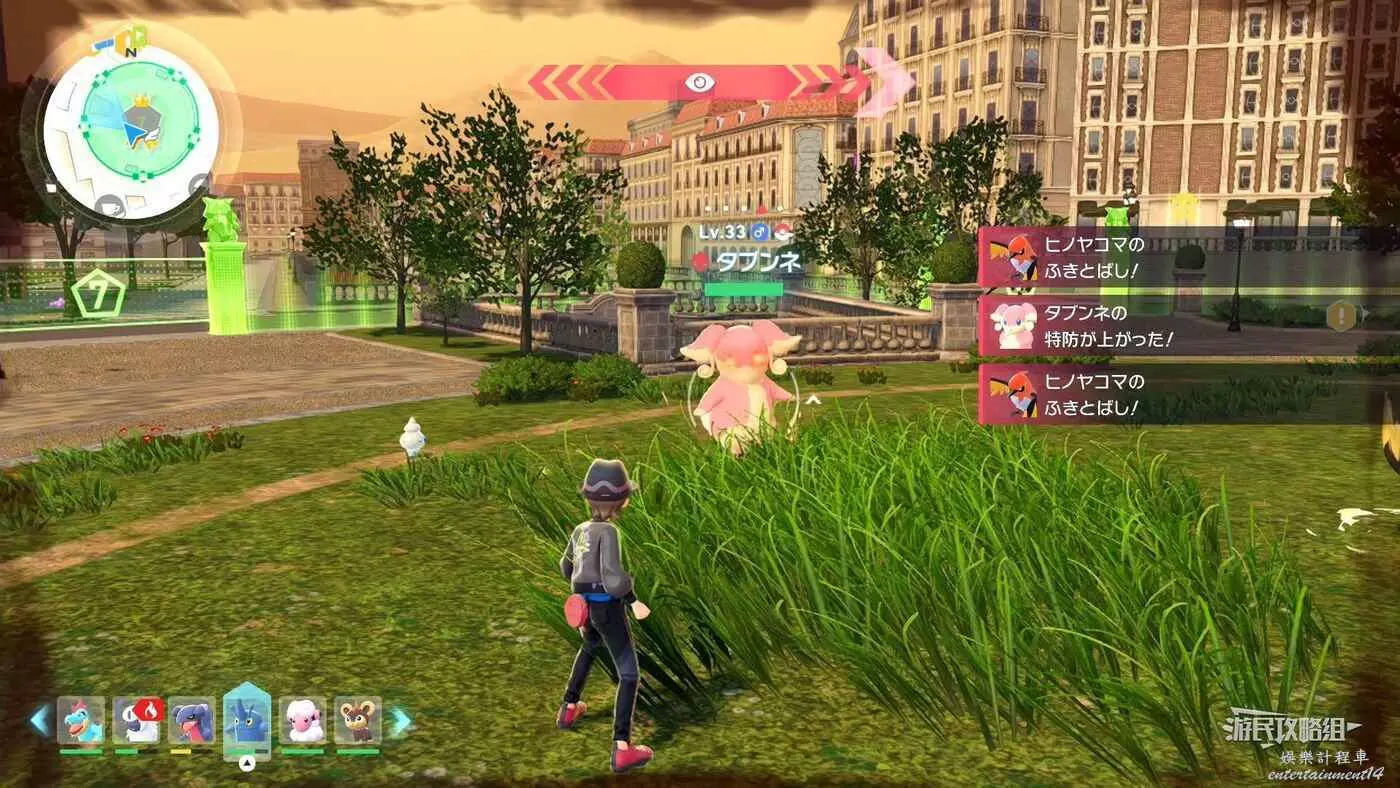The width and height of the screenshot is (1400, 788).
Task: Select Feraligatr in the party bar
Action: (x=81, y=720)
